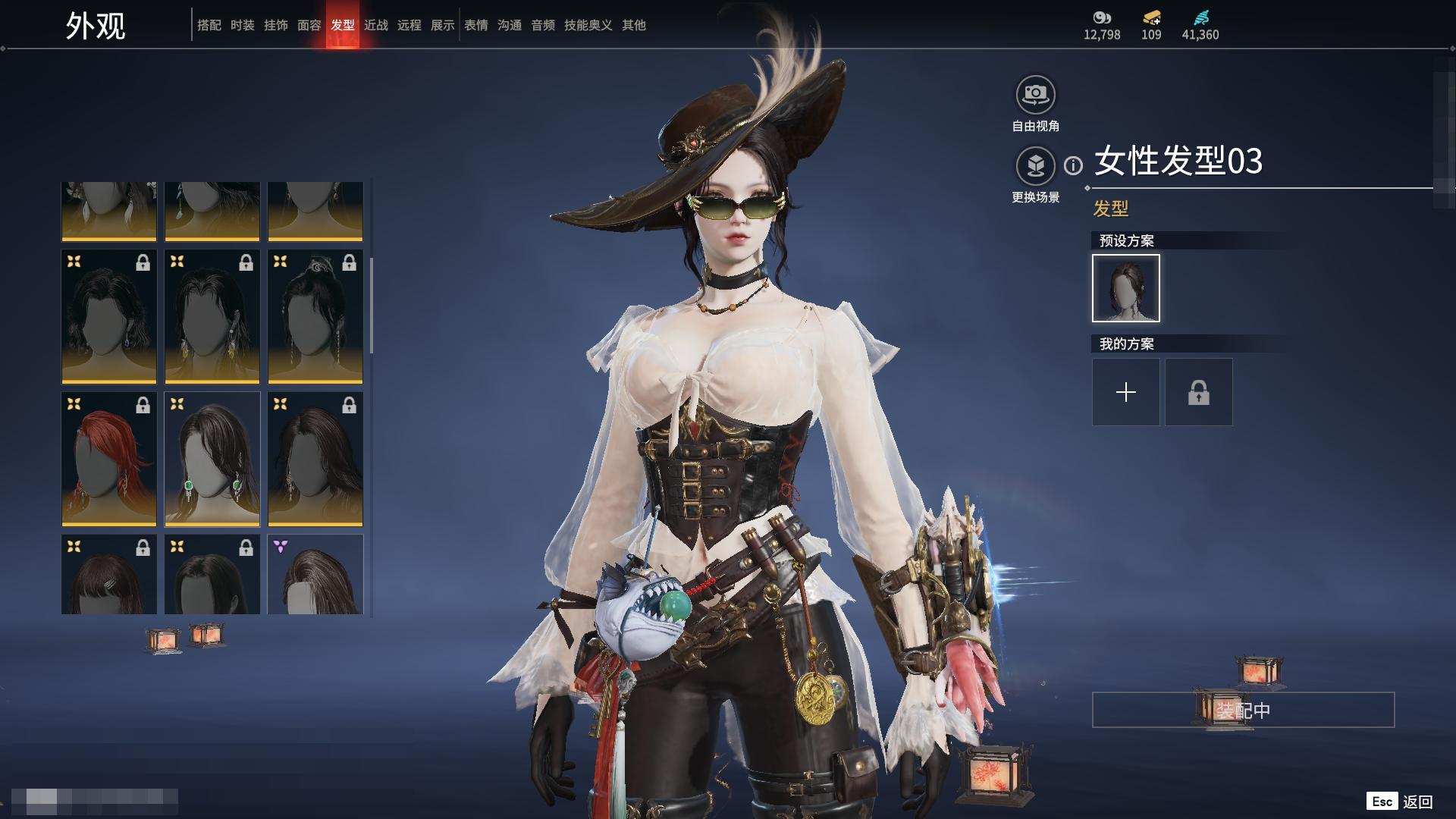The image size is (1456, 819).
Task: Open the 技能奥义 tab
Action: [588, 25]
